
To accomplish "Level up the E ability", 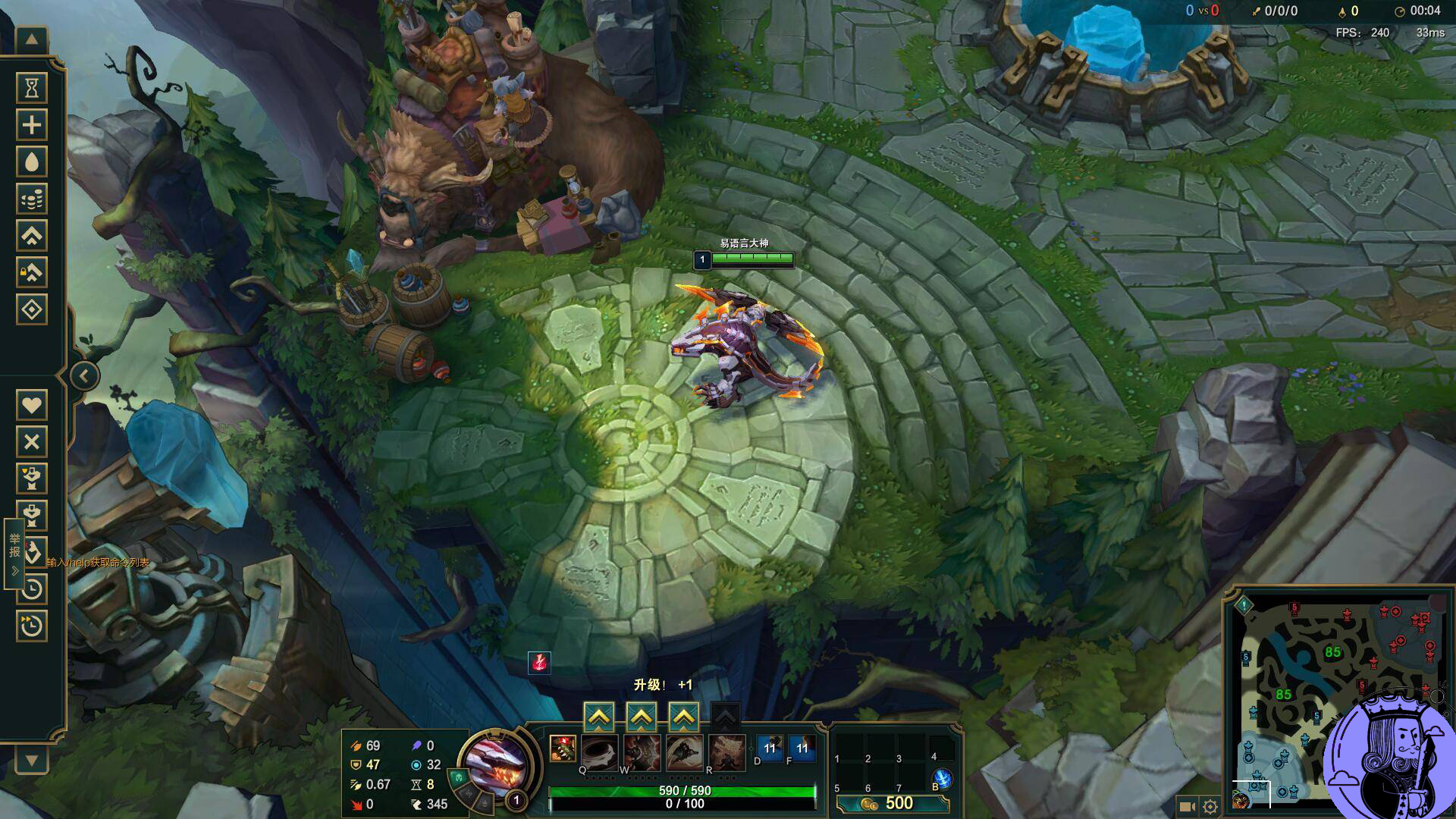I will [684, 717].
